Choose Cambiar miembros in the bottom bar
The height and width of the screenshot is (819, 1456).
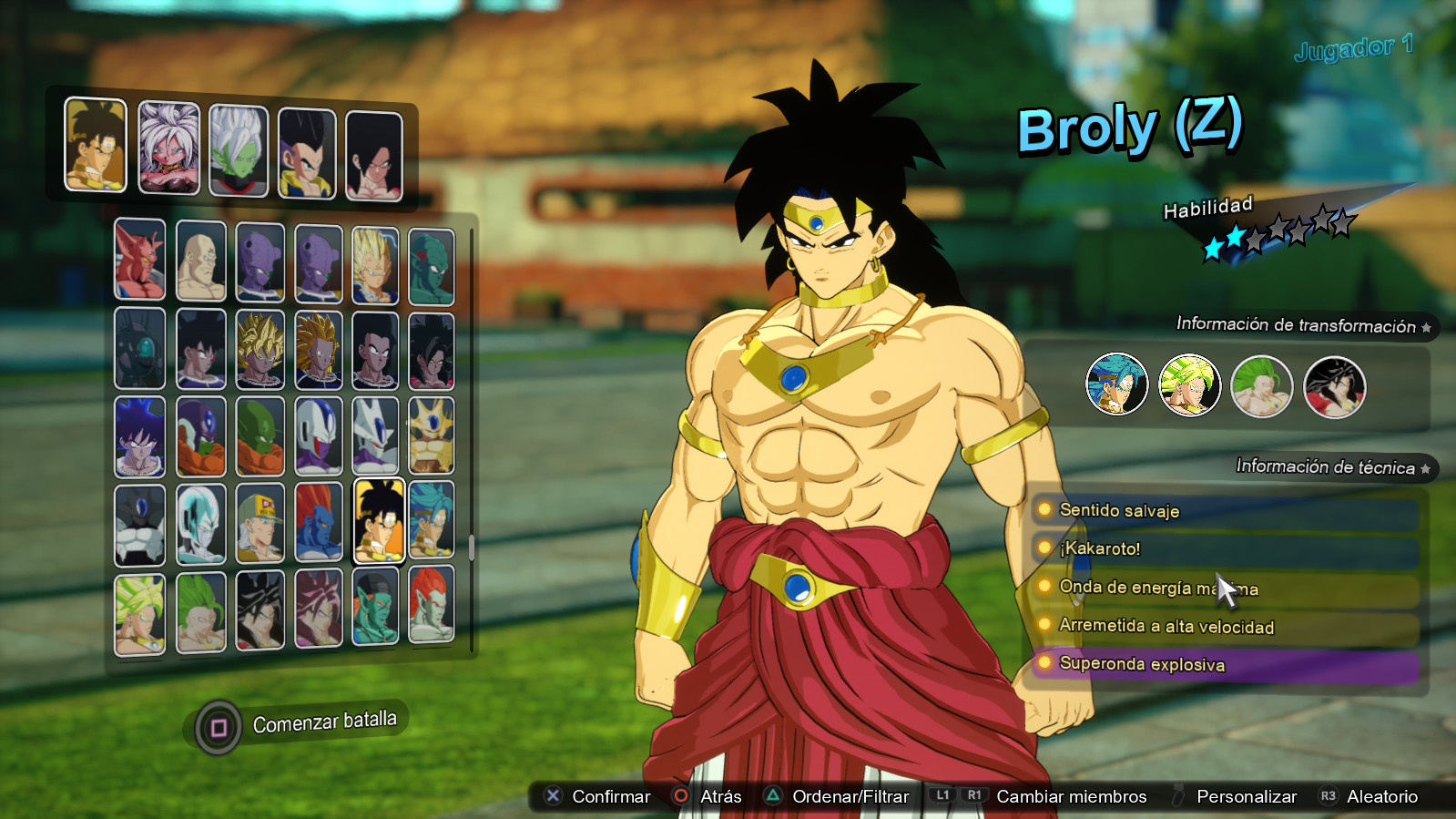click(x=1070, y=795)
